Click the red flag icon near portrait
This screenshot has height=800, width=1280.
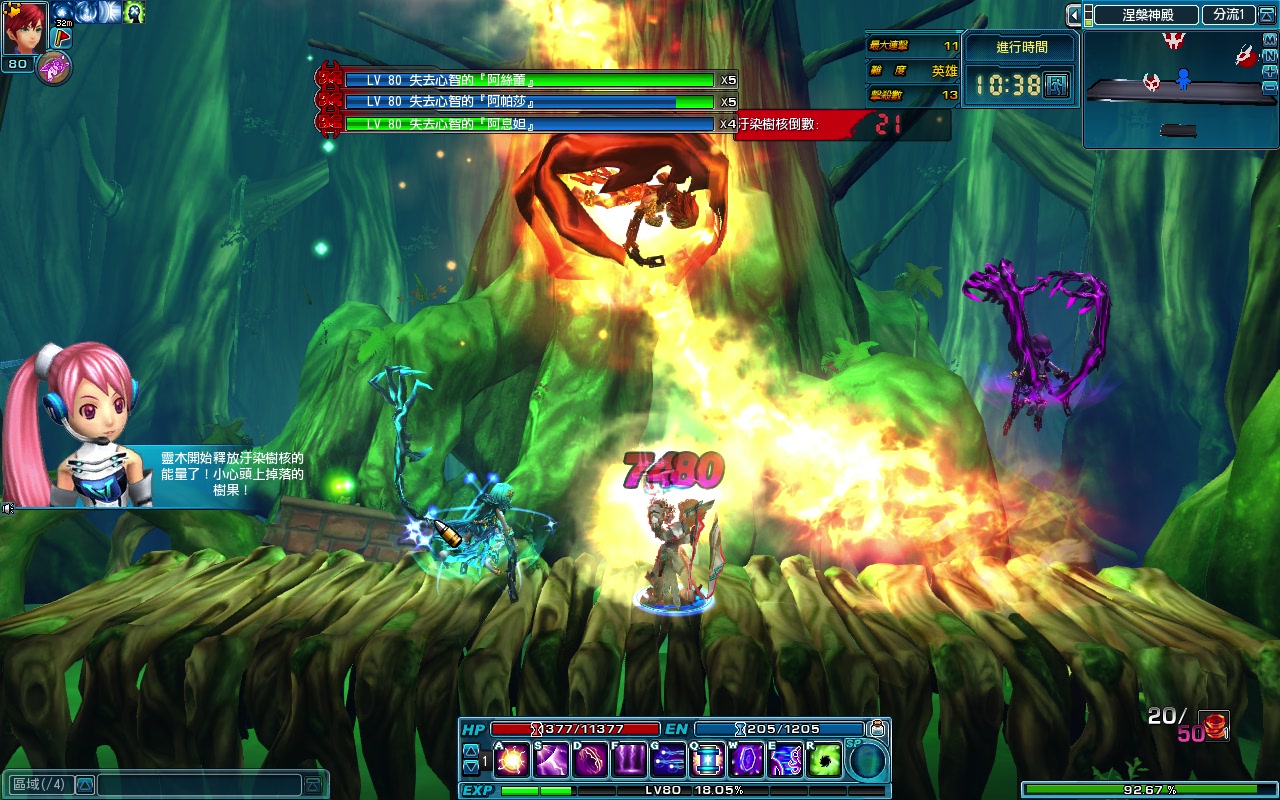pyautogui.click(x=60, y=38)
